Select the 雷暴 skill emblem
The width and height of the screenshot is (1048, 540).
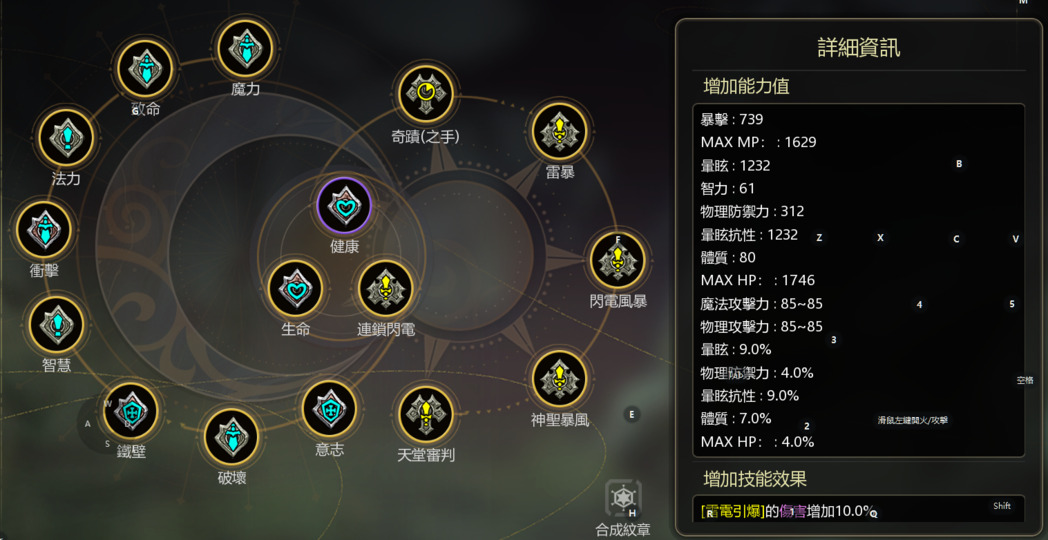click(560, 130)
